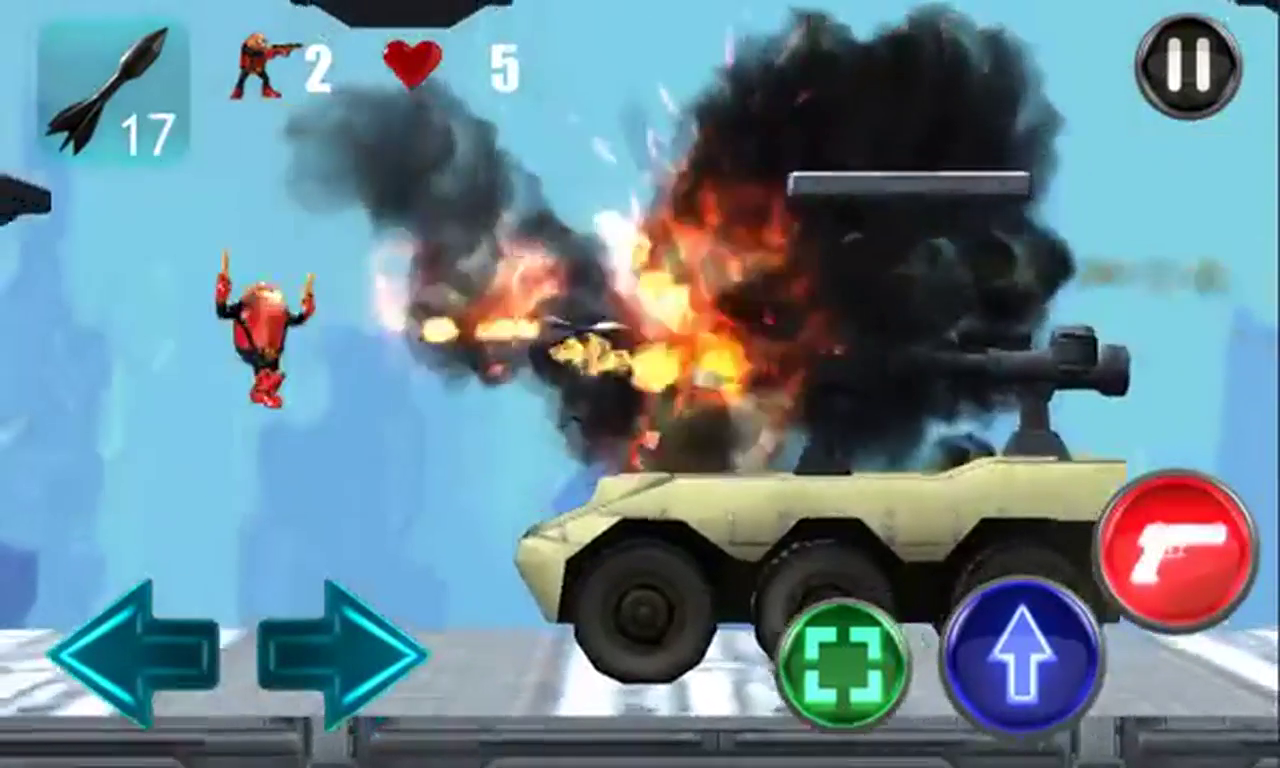Tap the front wheel of the vehicle
The image size is (1280, 768).
tap(640, 600)
